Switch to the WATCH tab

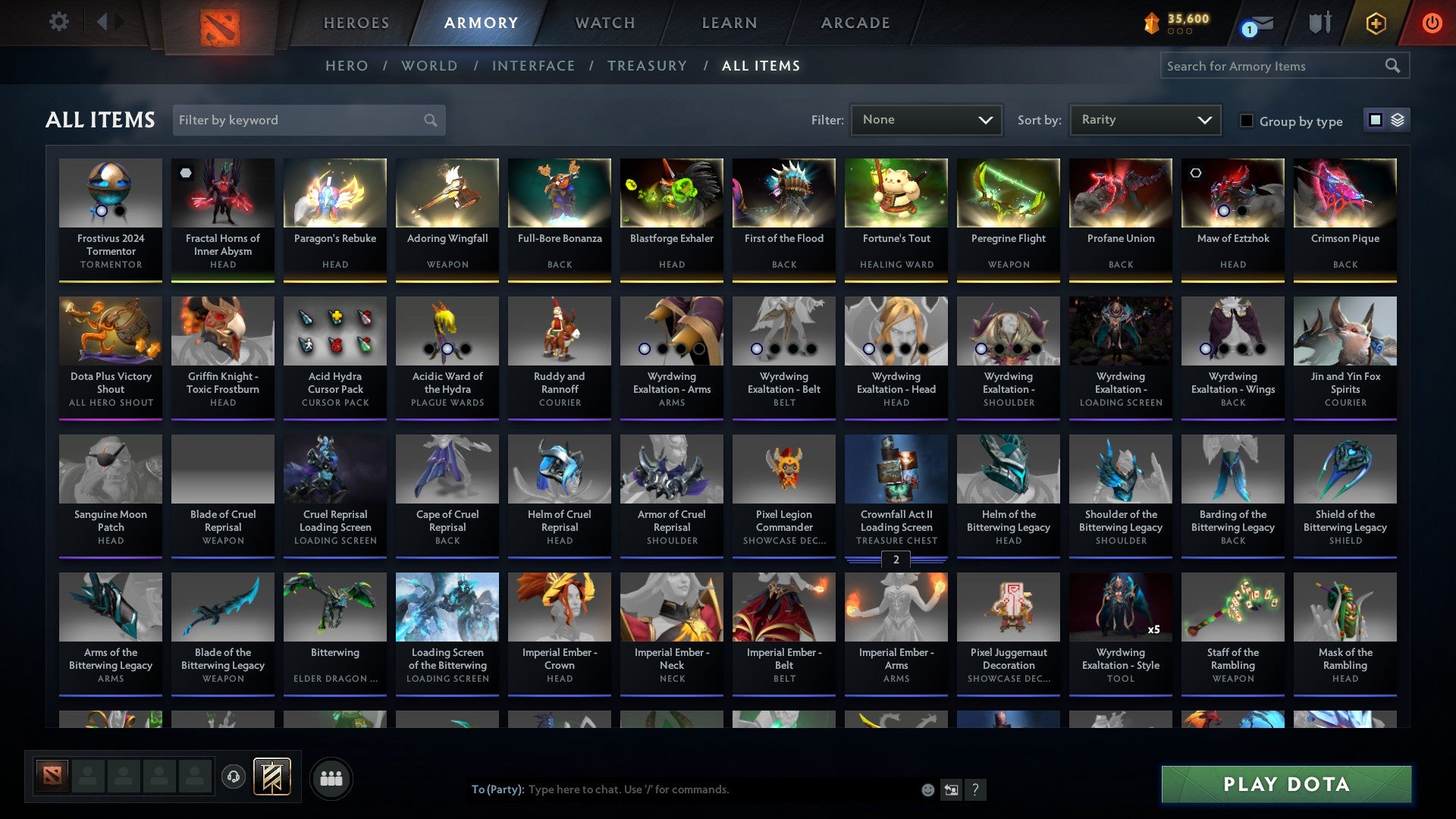[604, 23]
